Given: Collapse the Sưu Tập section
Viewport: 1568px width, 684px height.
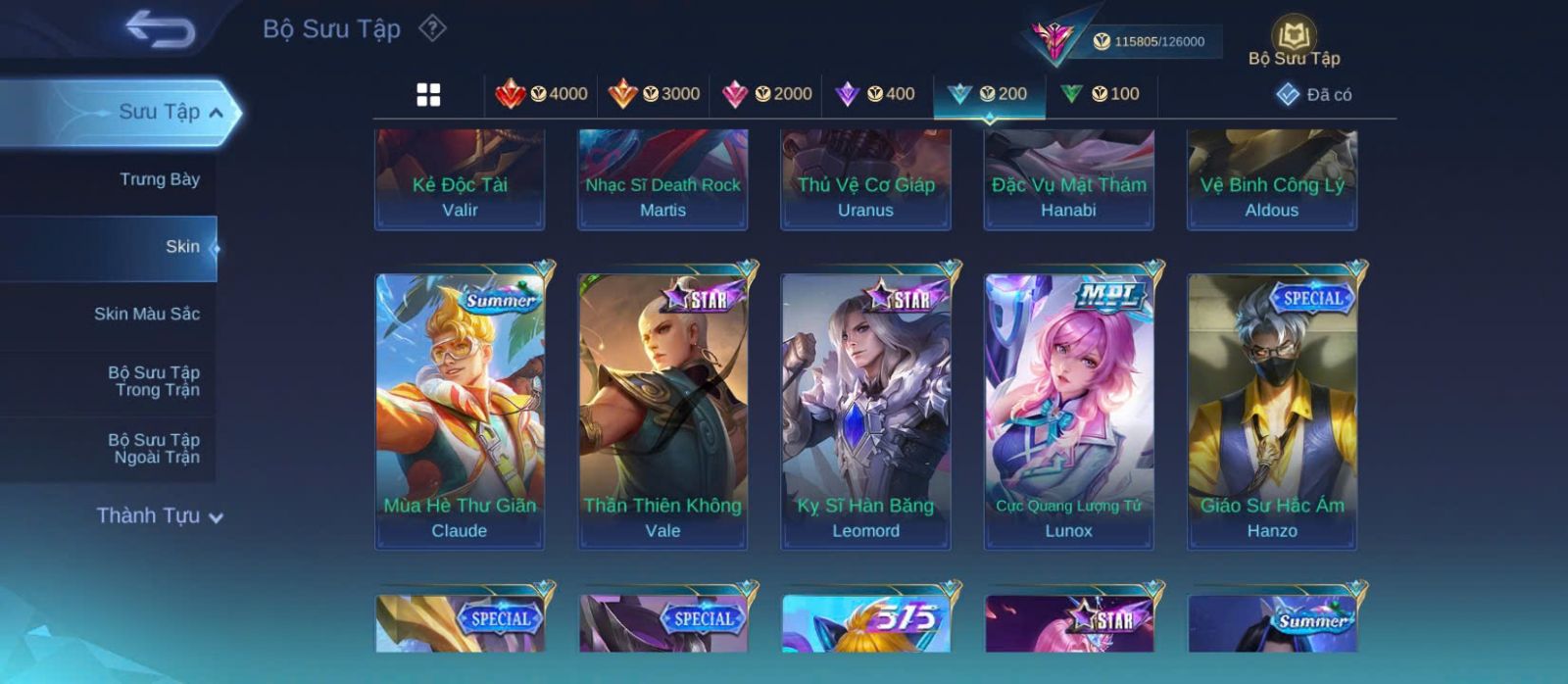Looking at the screenshot, I should point(216,113).
